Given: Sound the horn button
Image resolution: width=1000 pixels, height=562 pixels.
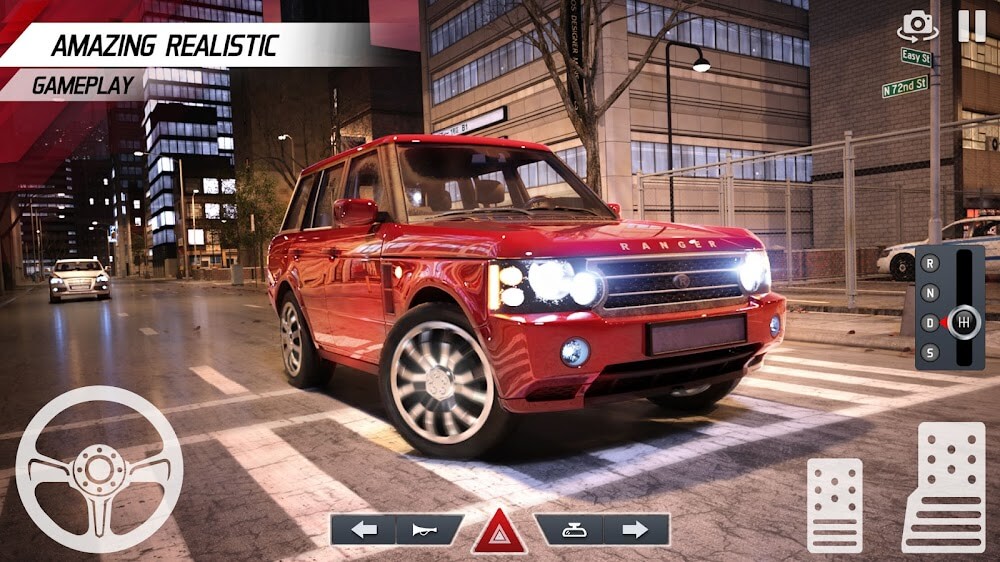Looking at the screenshot, I should click(x=430, y=529).
